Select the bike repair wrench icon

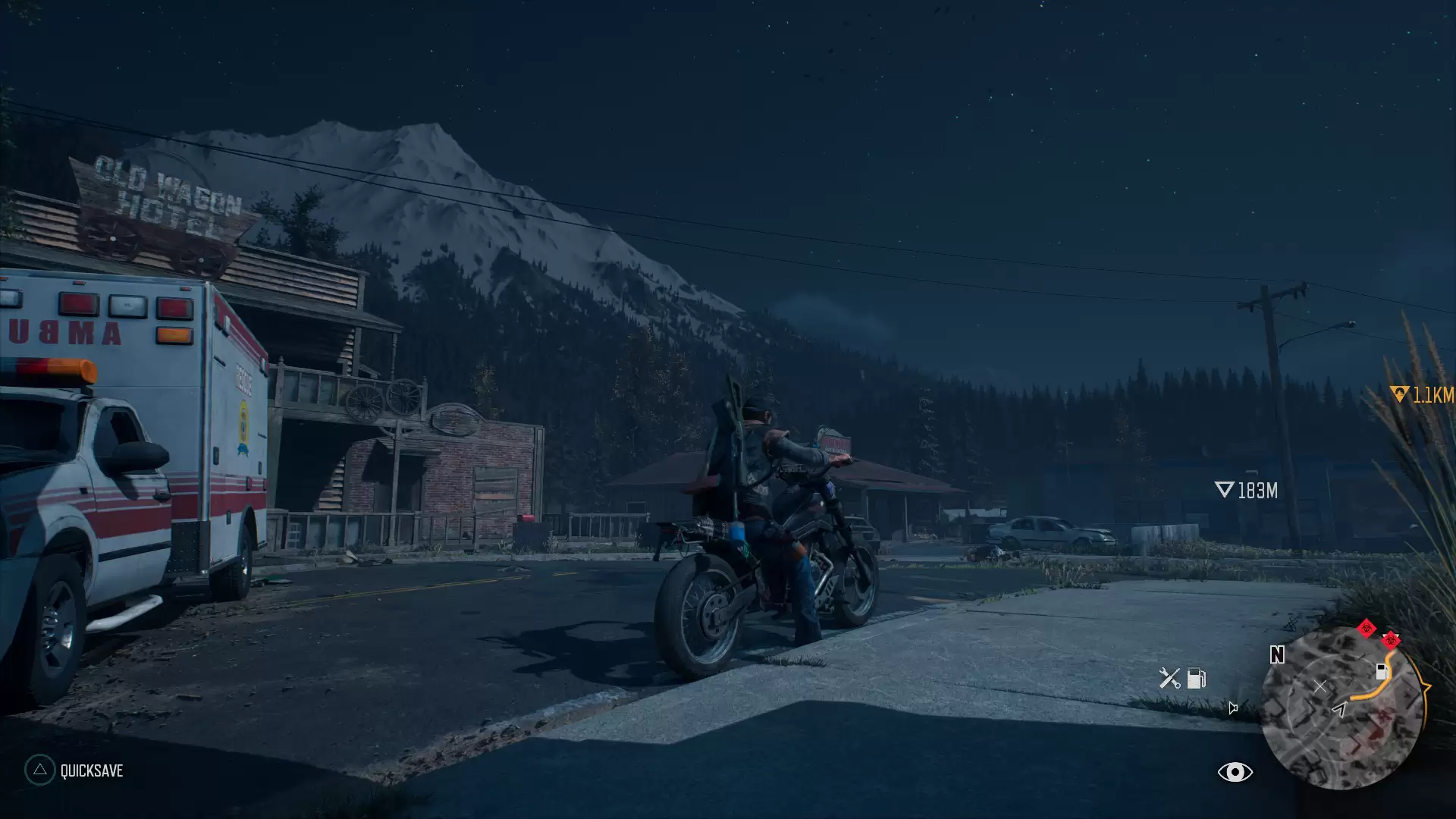[x=1169, y=678]
